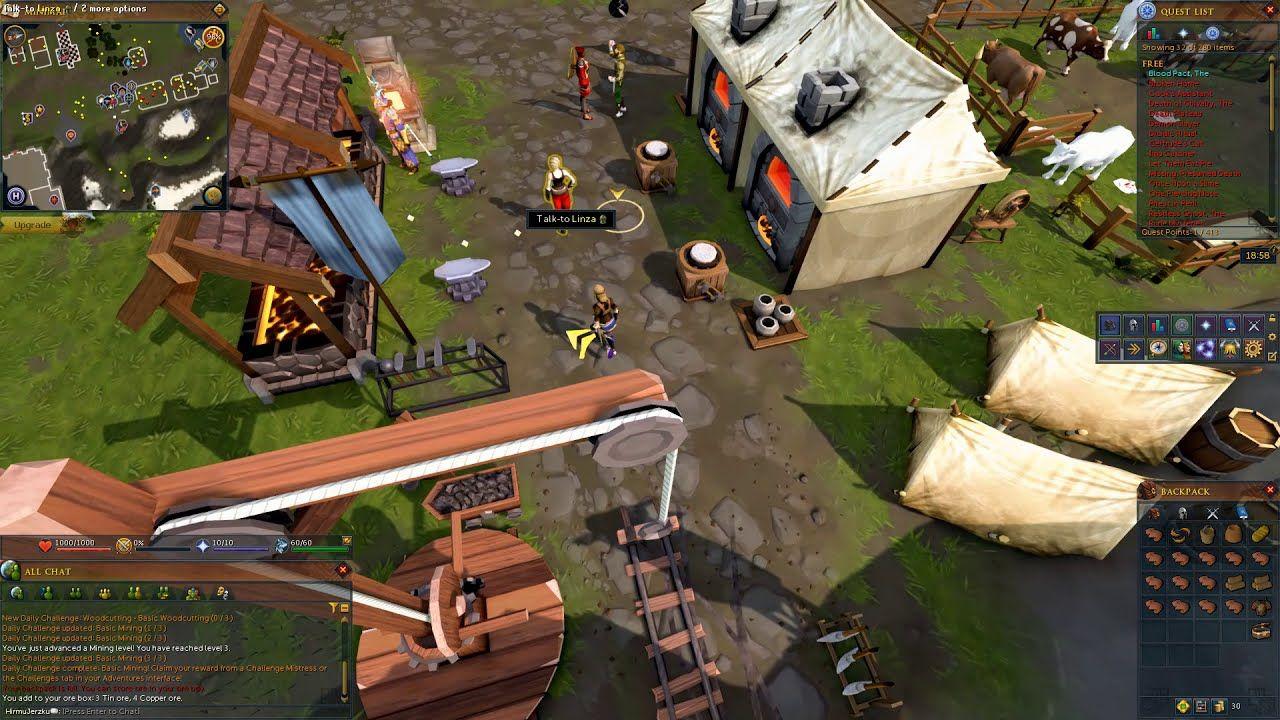This screenshot has width=1280, height=720.
Task: Click the crossed swords combat icon
Action: [x=1252, y=325]
